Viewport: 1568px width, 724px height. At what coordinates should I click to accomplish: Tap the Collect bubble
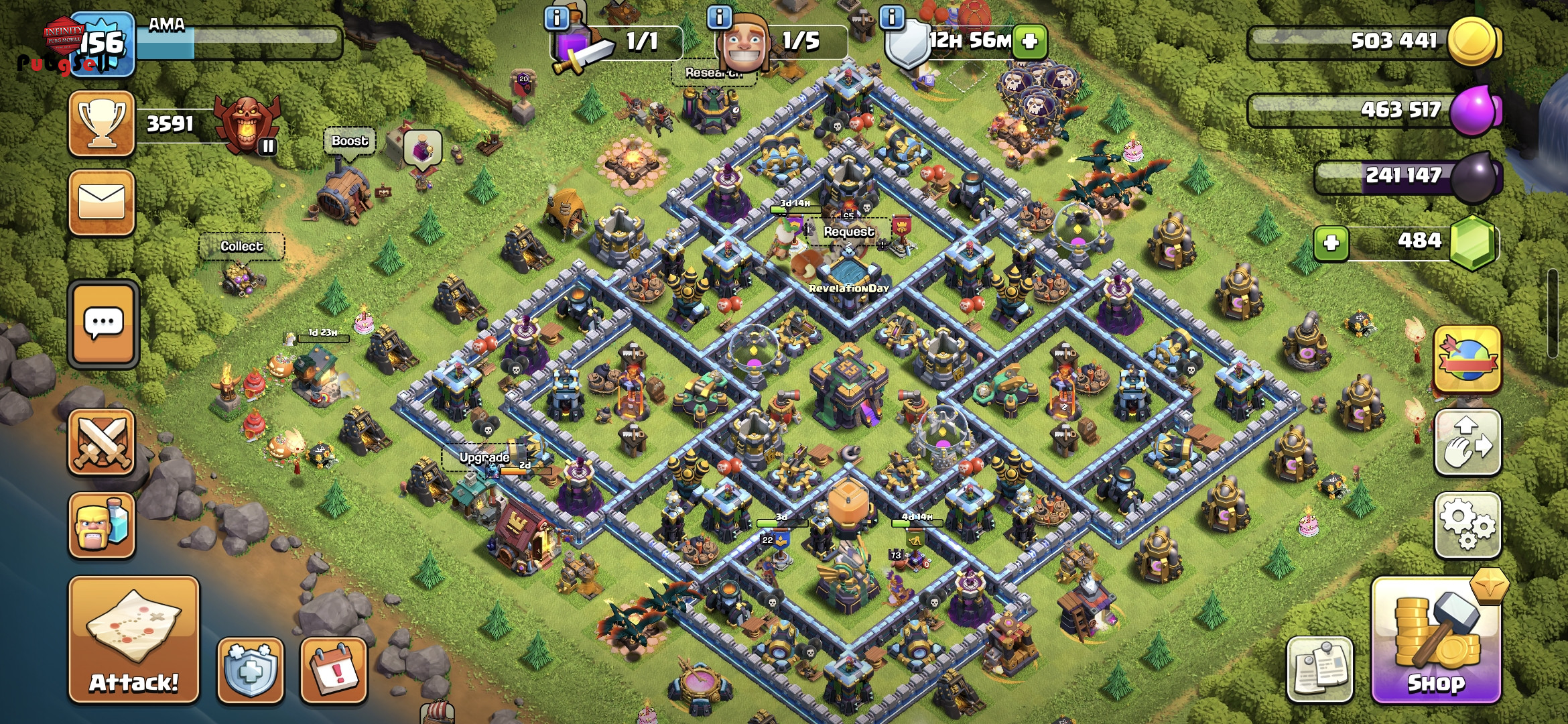coord(241,247)
